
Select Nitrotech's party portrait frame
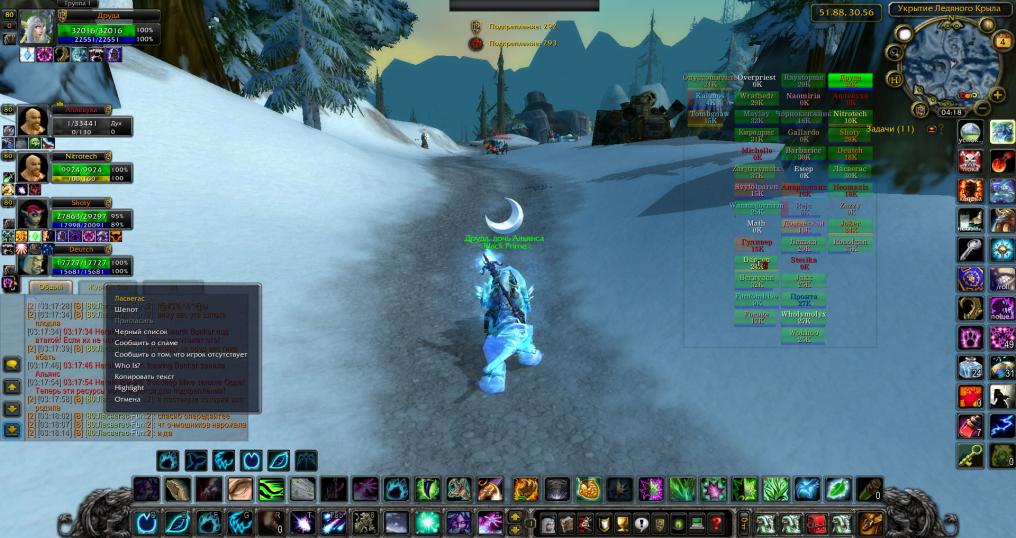point(34,166)
